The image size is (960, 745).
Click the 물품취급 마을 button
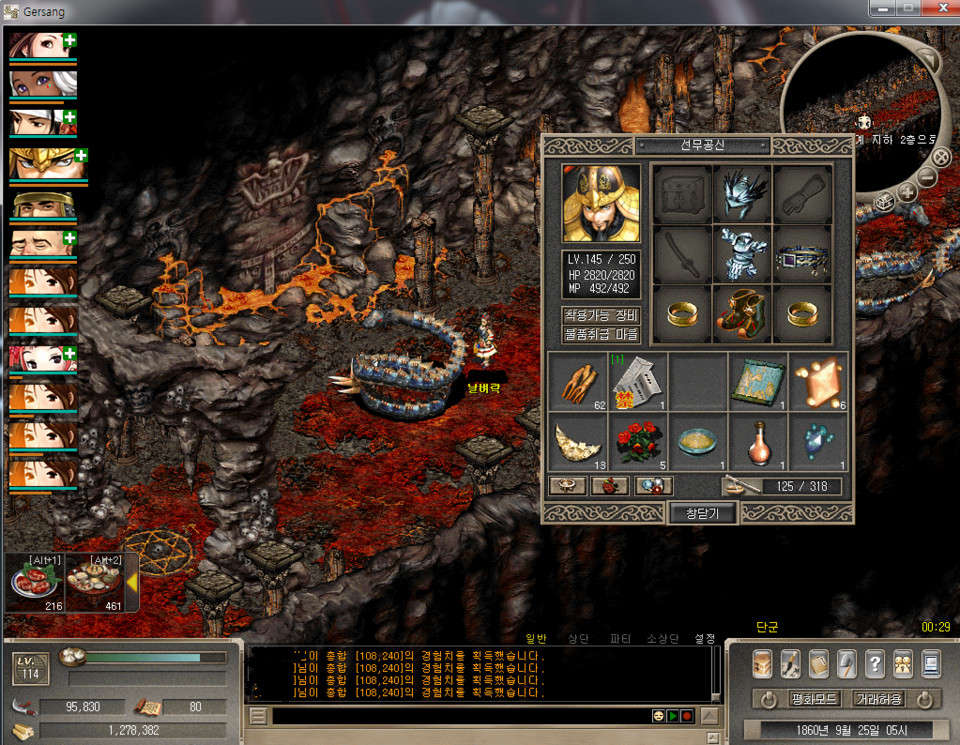click(x=601, y=335)
